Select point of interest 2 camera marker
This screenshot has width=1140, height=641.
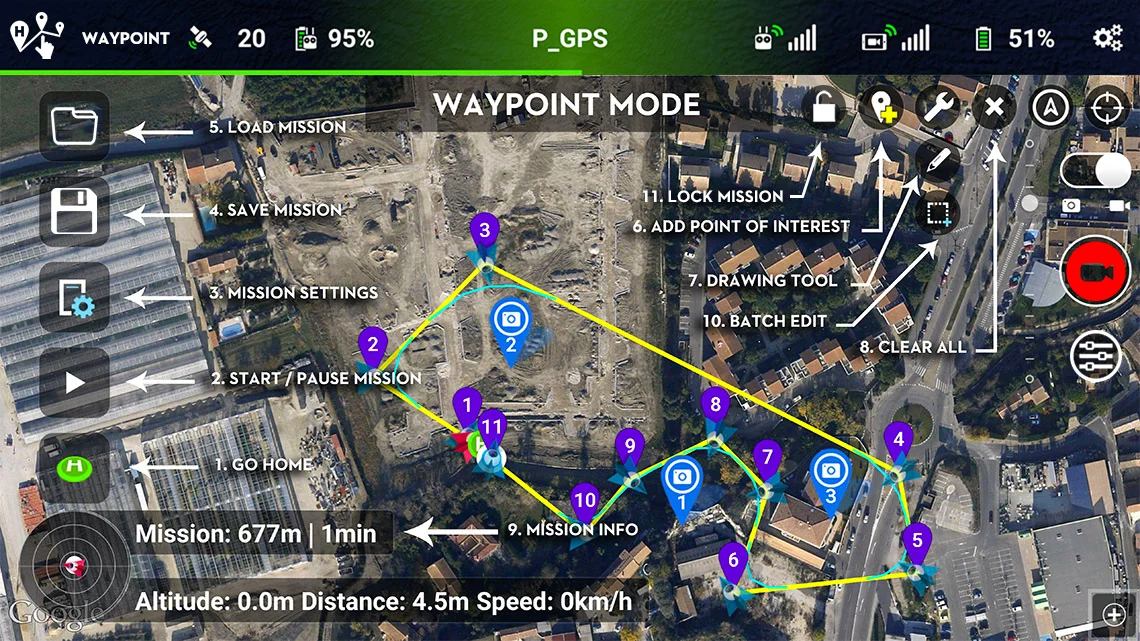click(x=511, y=322)
